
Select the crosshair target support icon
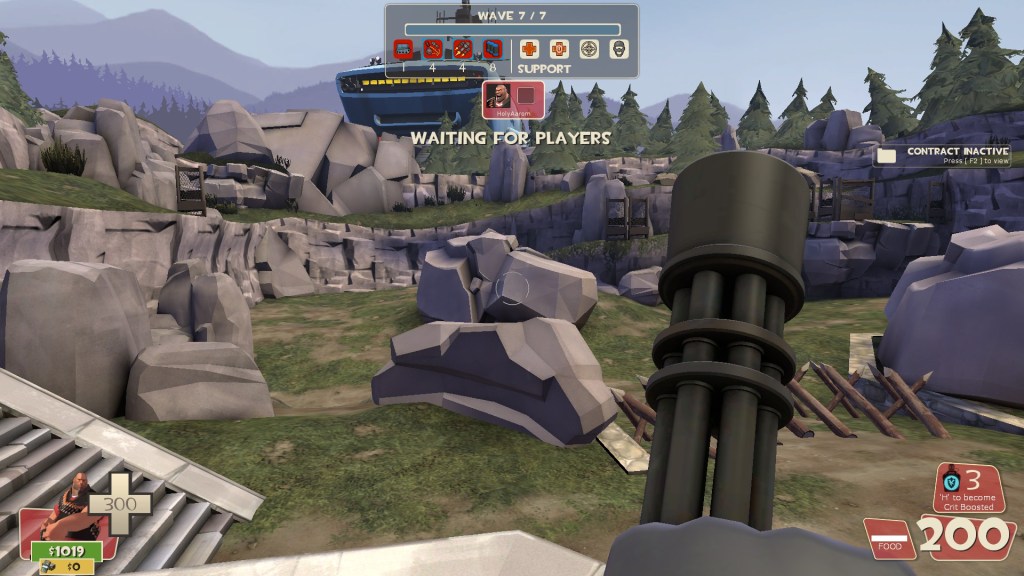[590, 48]
